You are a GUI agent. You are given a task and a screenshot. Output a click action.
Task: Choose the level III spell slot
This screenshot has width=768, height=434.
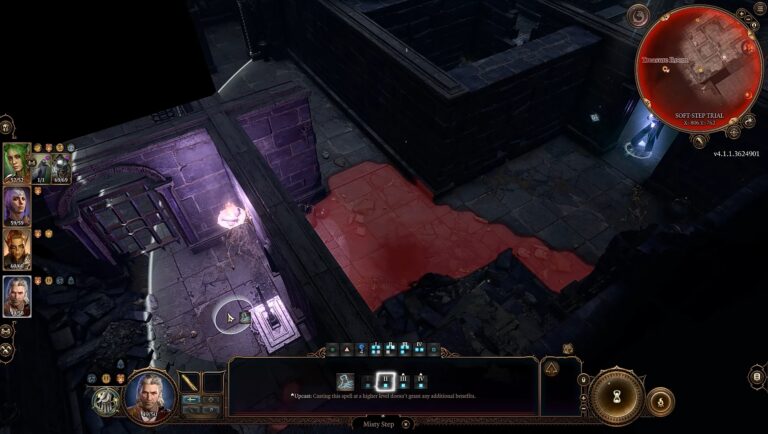pos(402,380)
